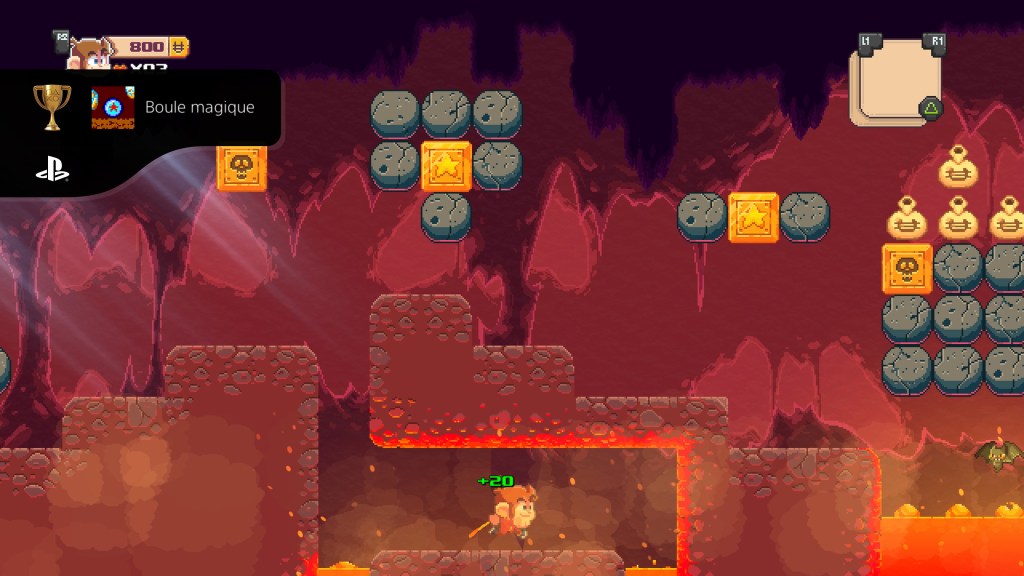
Task: Open the Boule magique trophy notification
Action: (x=199, y=107)
